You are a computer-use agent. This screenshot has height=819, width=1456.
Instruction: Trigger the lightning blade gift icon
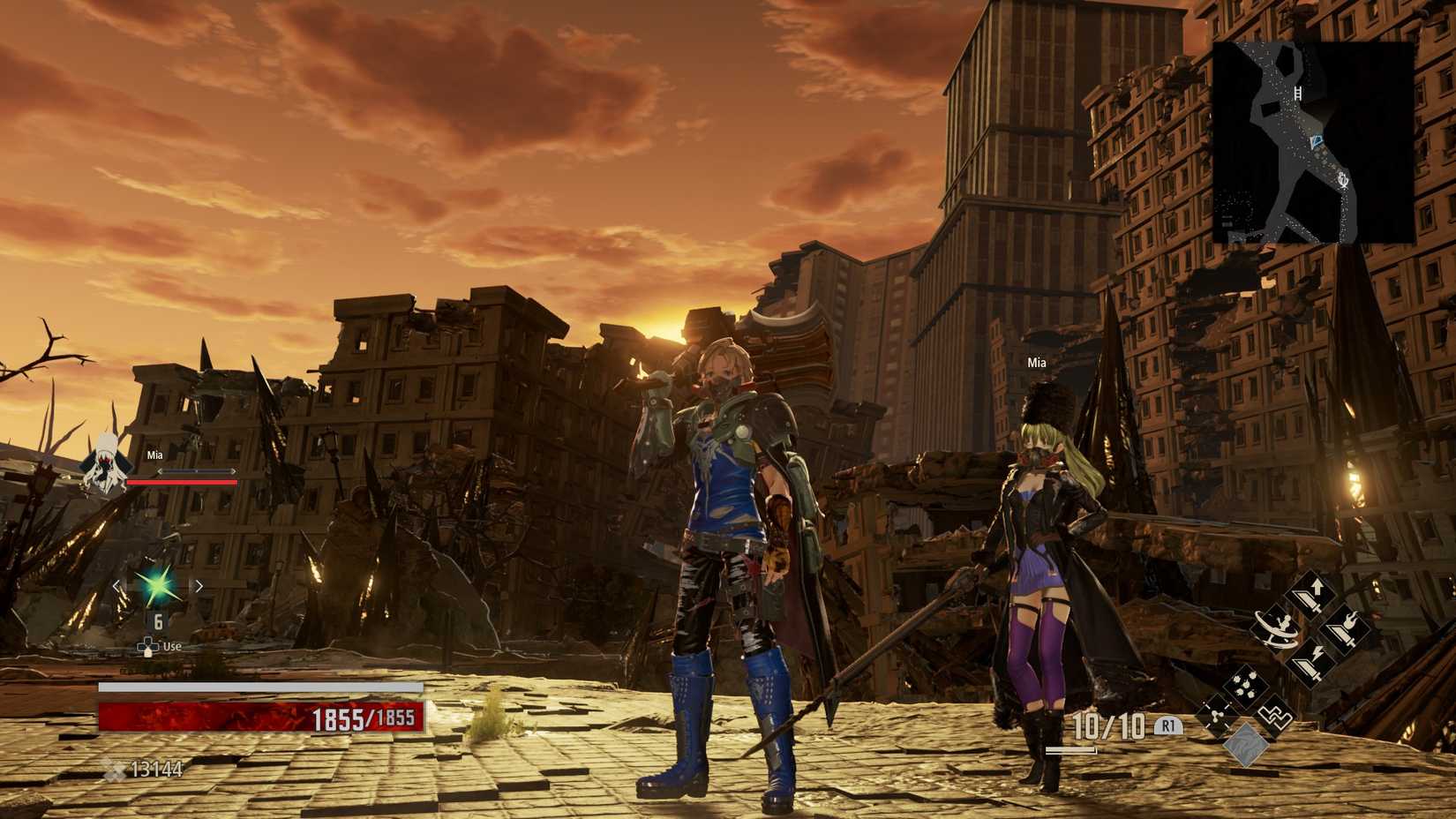[1310, 661]
